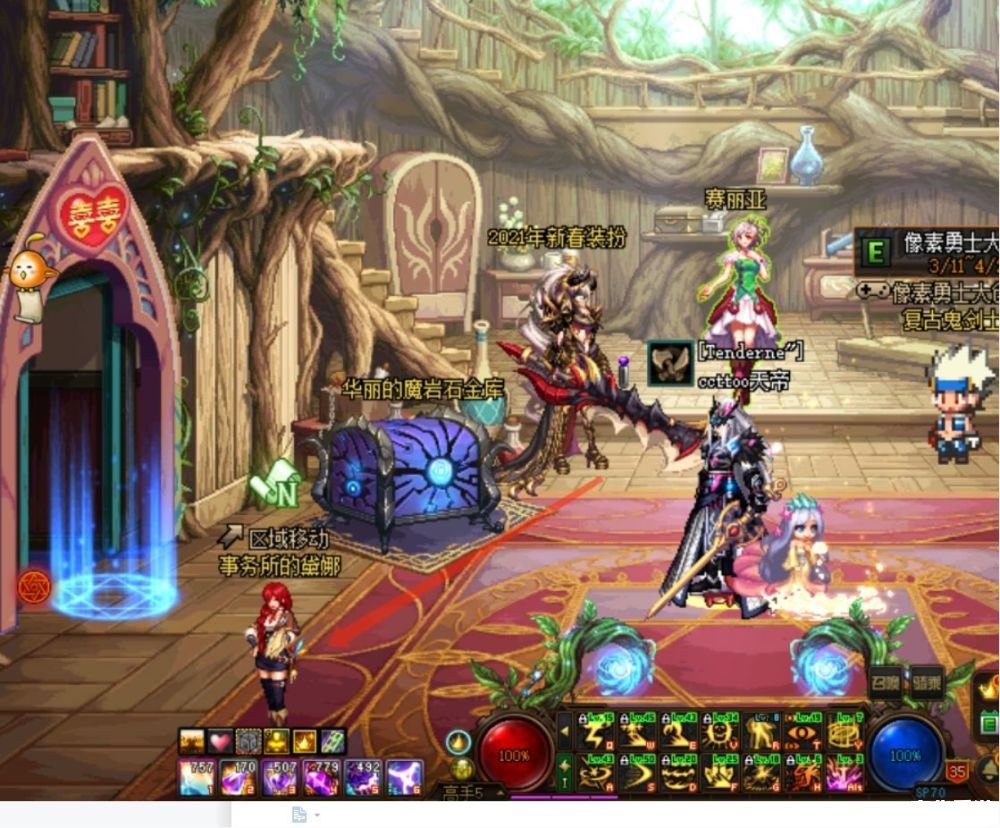Viewport: 1000px width, 828px height.
Task: Click the red level 35 badge
Action: (957, 770)
